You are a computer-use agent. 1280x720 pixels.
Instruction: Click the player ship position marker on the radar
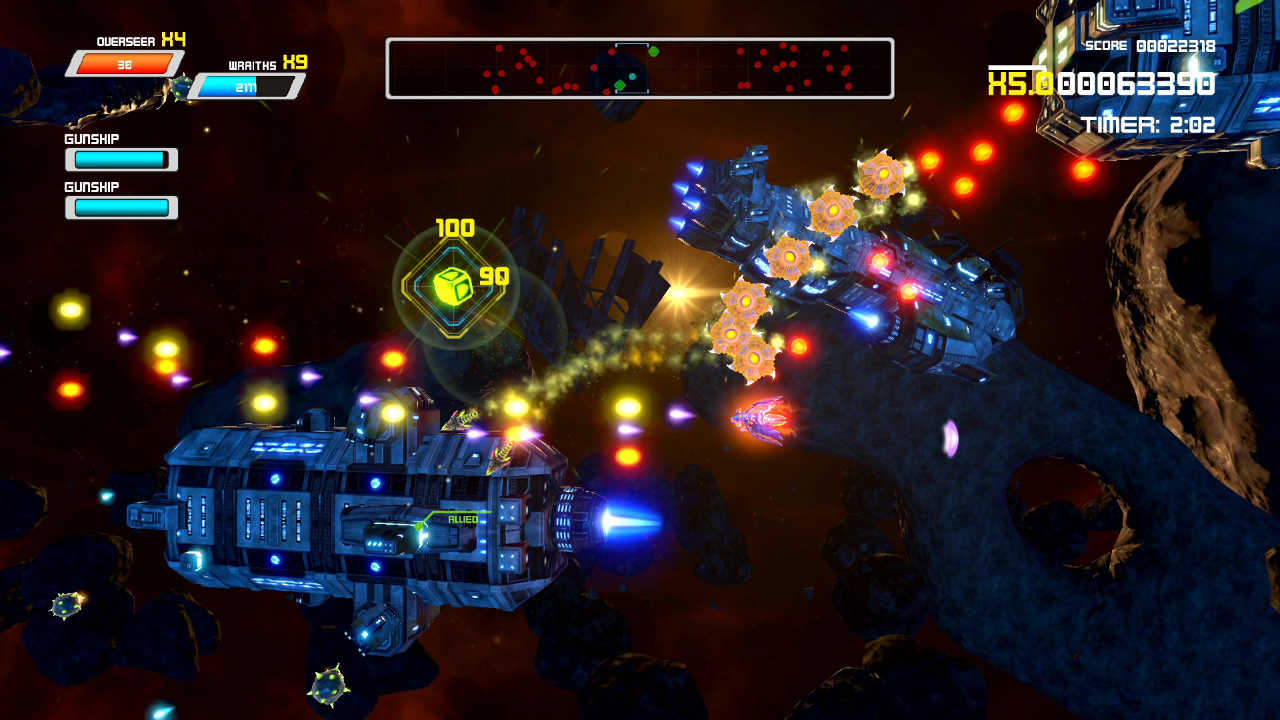pos(631,76)
